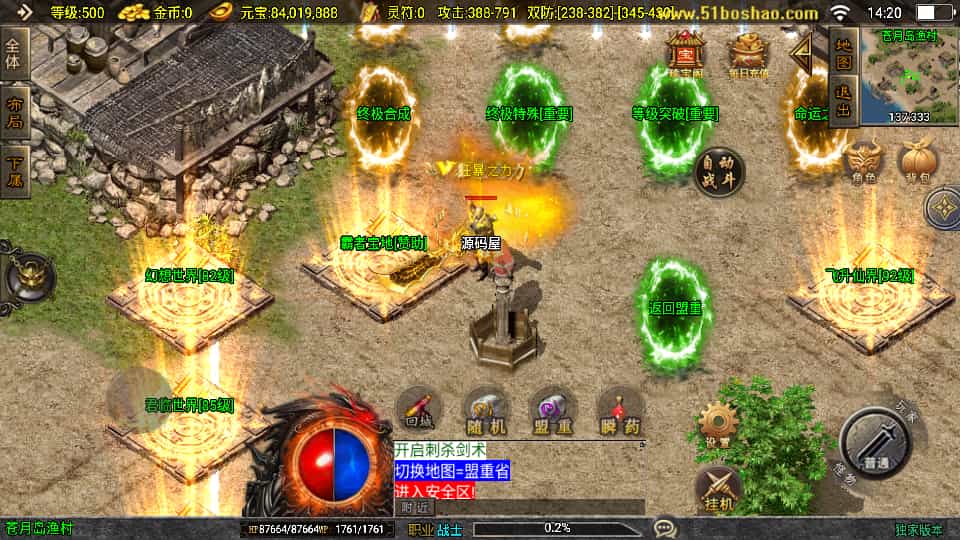The height and width of the screenshot is (540, 960).
Task: Use the 瞬药 instant potion
Action: 620,410
